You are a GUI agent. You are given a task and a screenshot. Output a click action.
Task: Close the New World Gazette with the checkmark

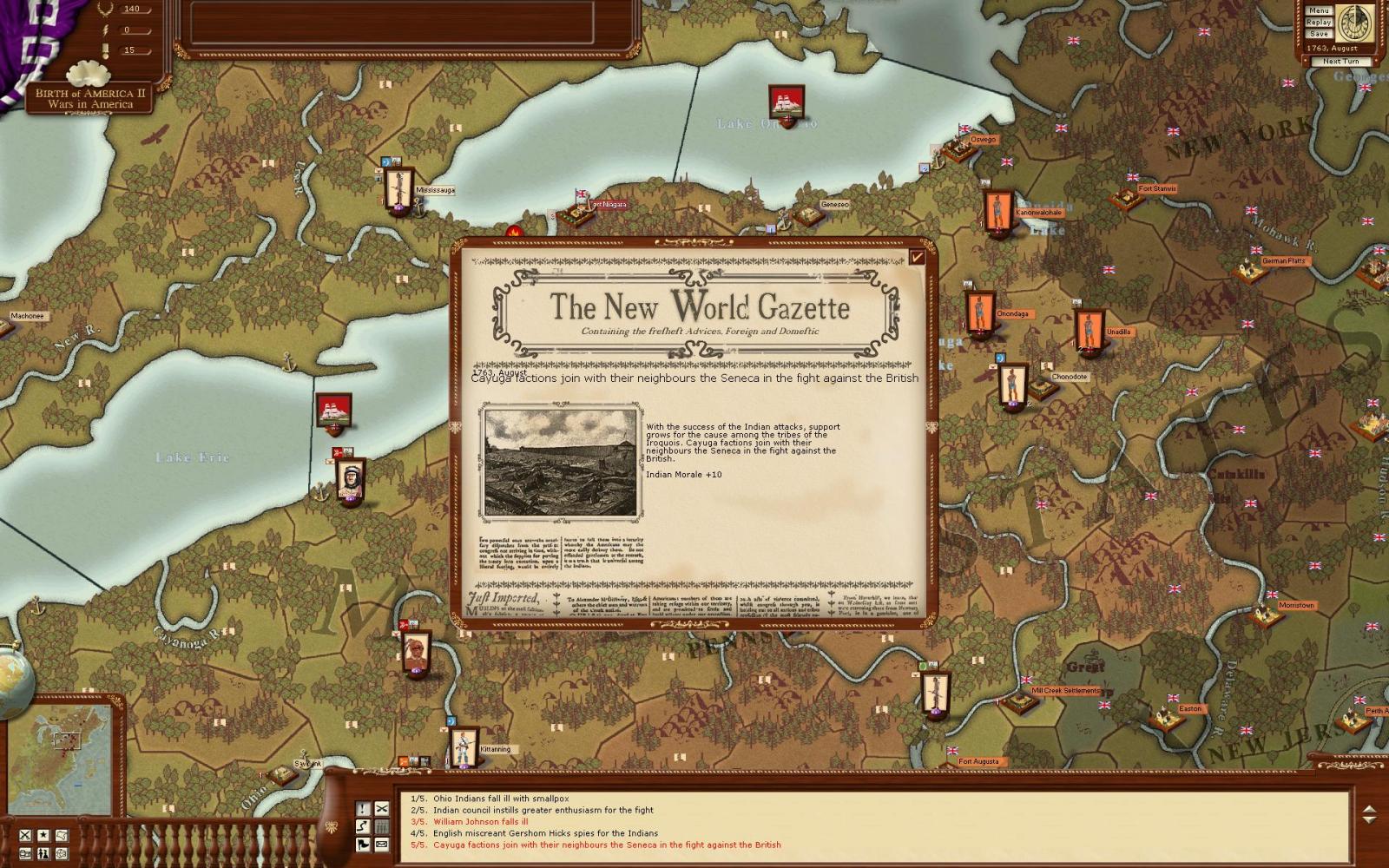pyautogui.click(x=918, y=256)
